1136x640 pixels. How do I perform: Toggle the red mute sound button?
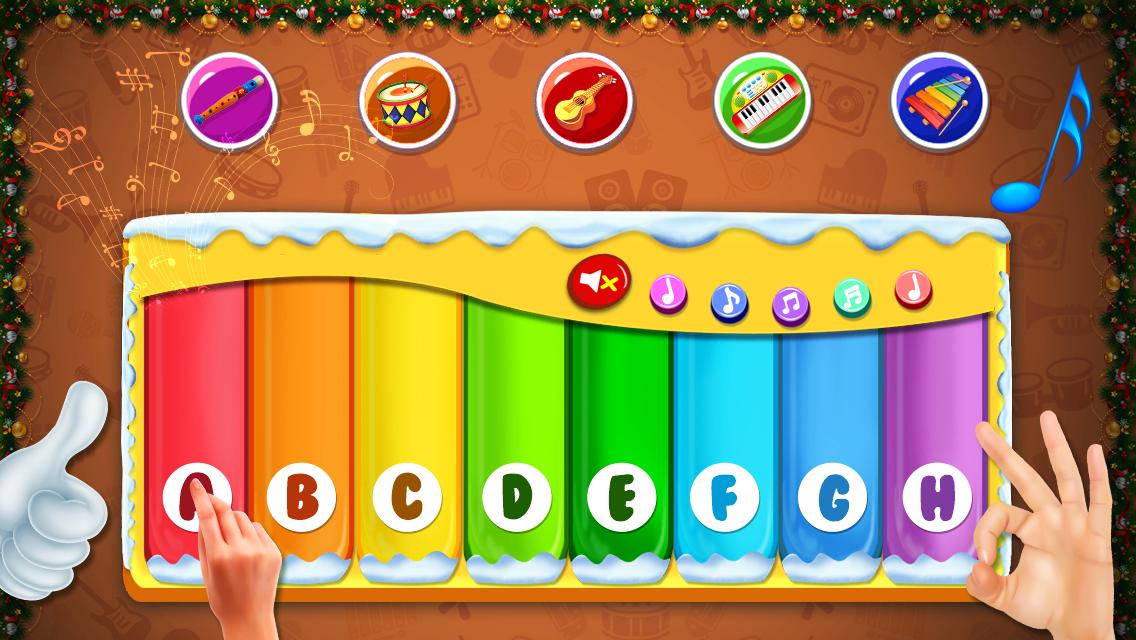[x=599, y=281]
